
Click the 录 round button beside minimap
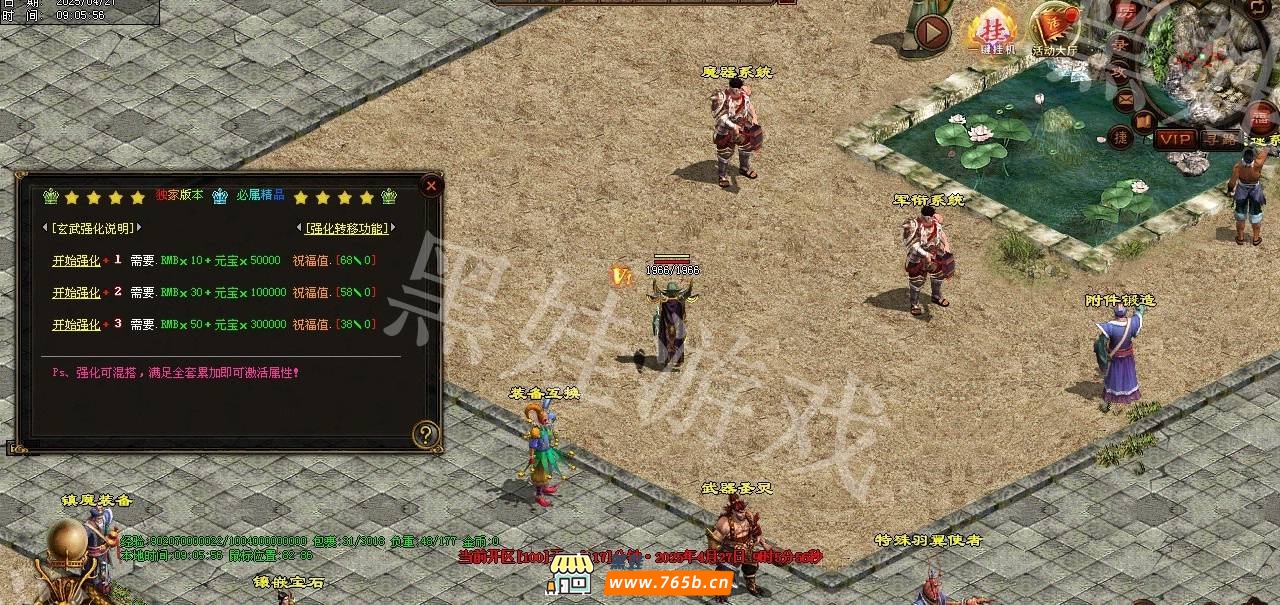[x=1121, y=44]
